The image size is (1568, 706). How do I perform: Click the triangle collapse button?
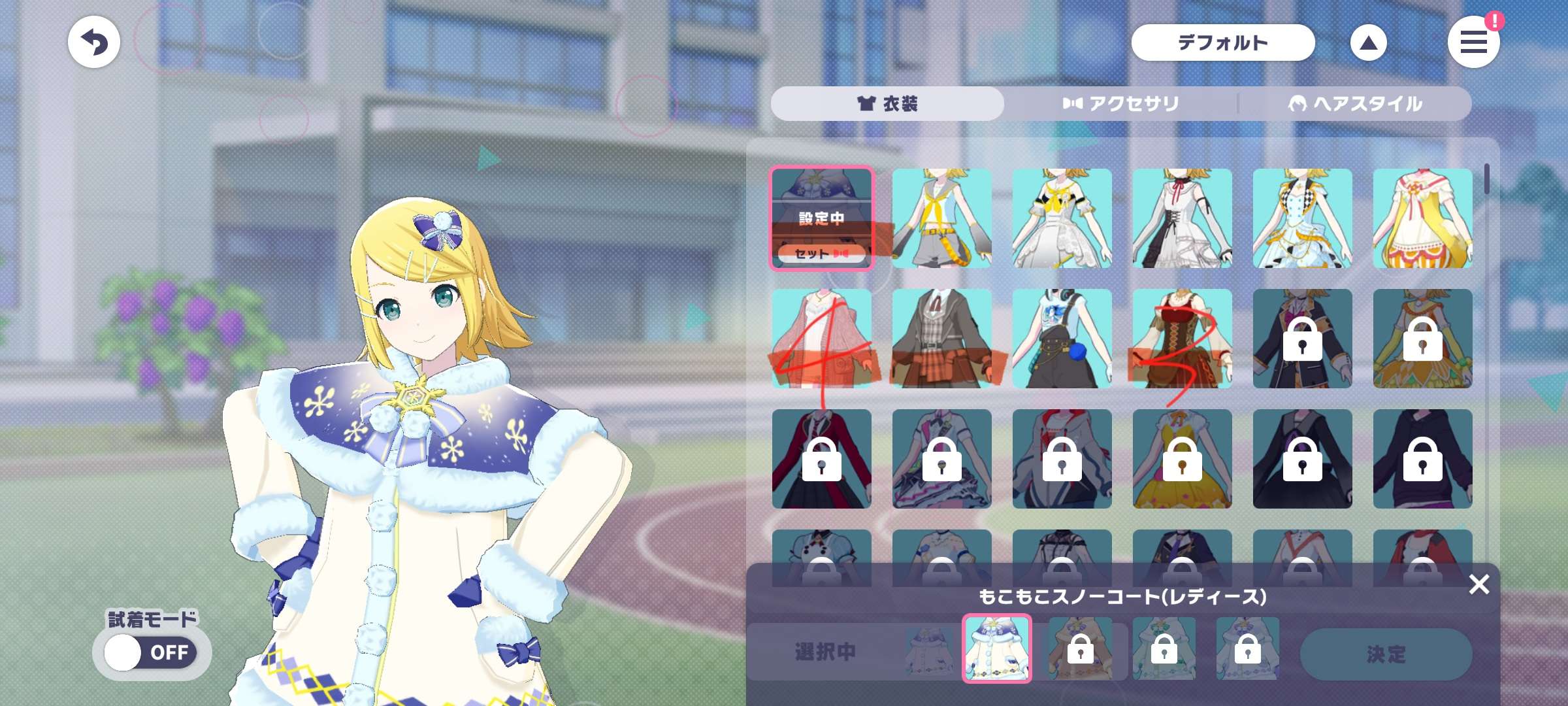[x=1368, y=42]
